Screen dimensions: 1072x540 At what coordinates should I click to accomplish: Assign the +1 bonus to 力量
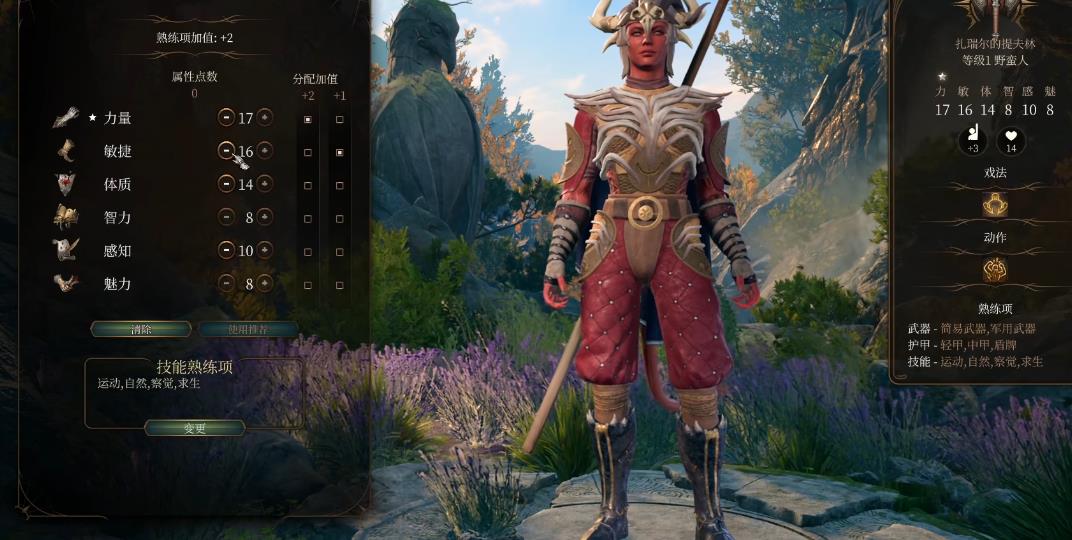[340, 119]
